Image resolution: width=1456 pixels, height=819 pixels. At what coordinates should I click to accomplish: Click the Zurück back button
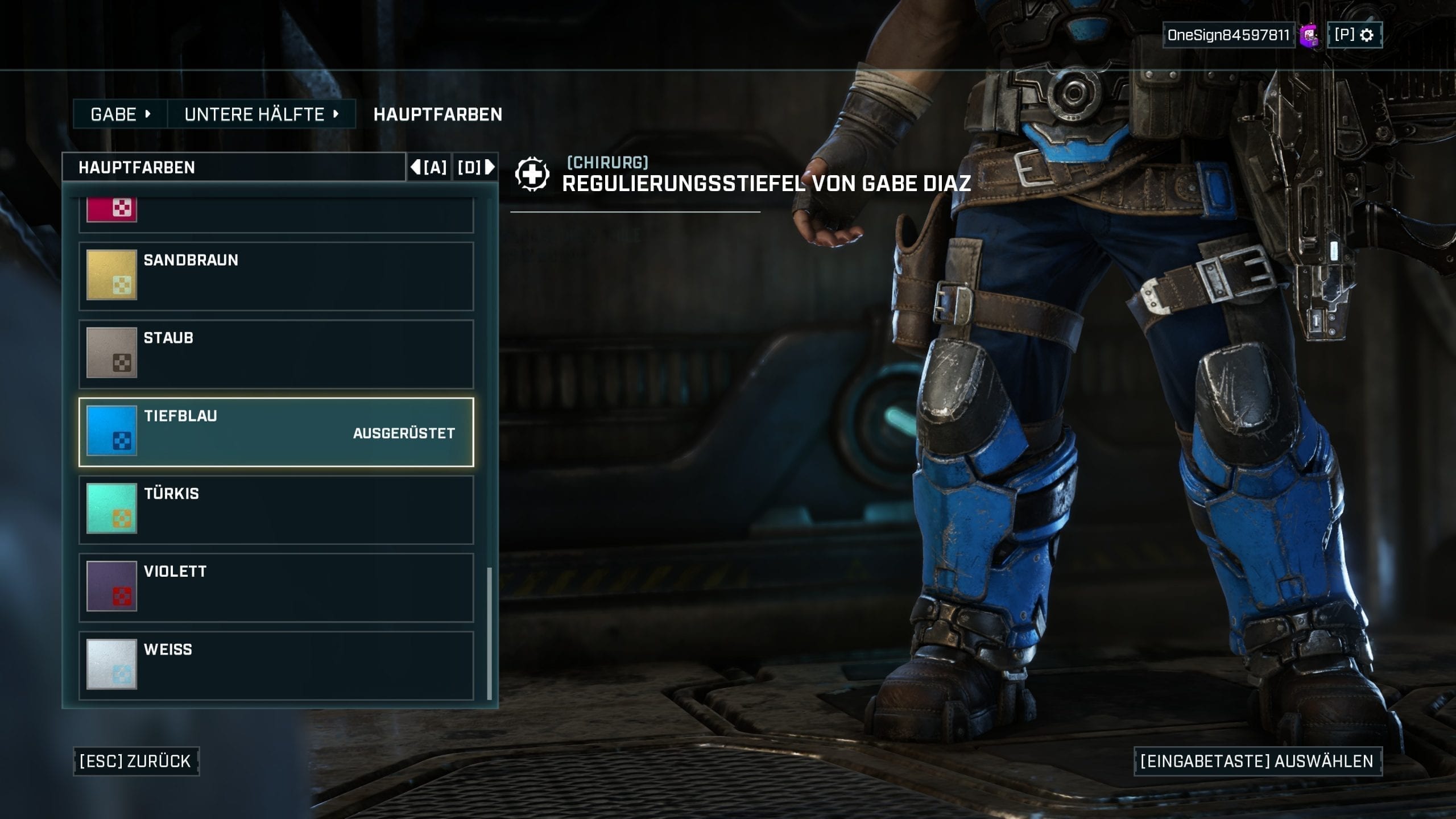(x=136, y=761)
